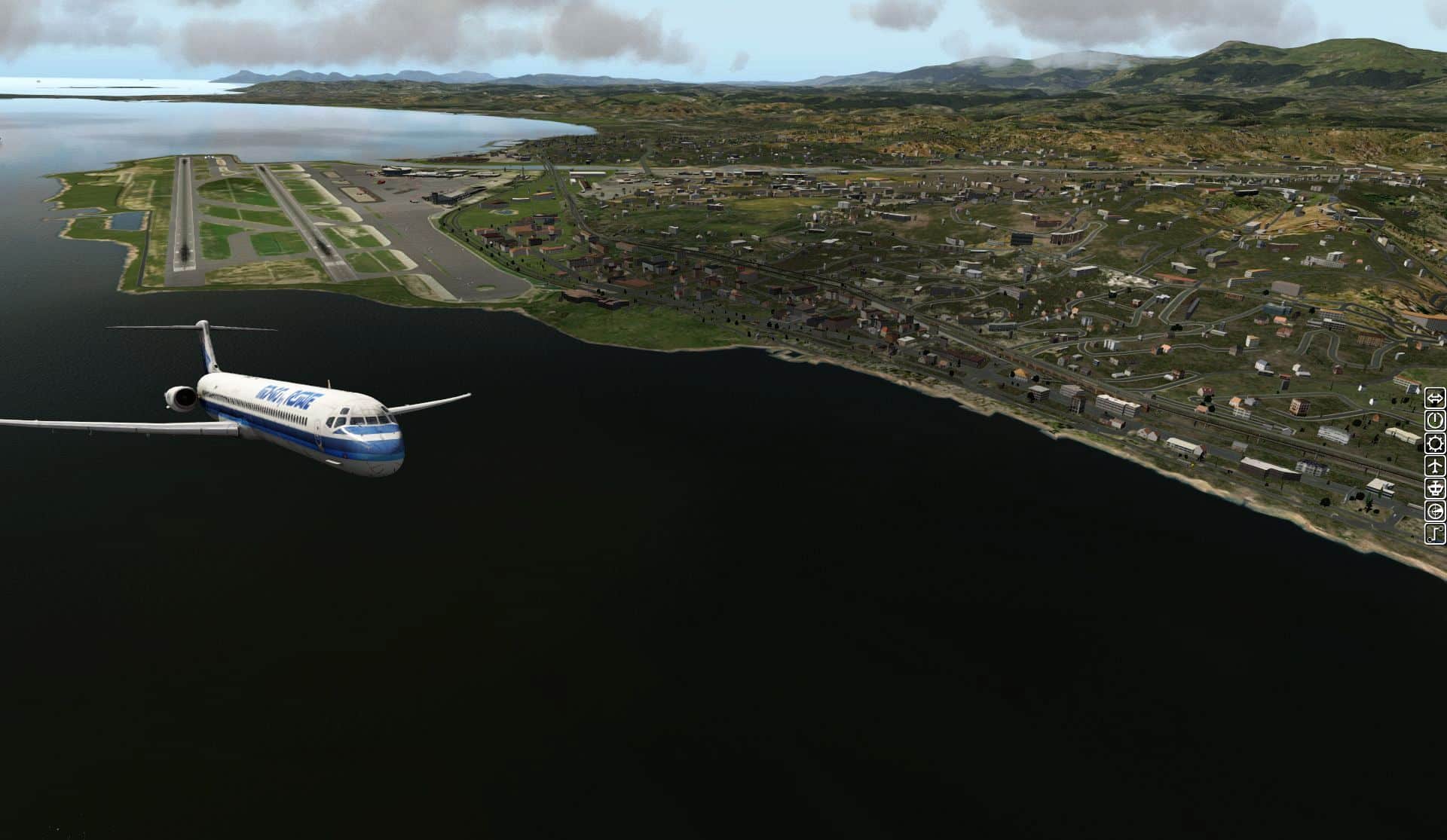
Task: Open the radar map icon
Action: tap(1435, 511)
